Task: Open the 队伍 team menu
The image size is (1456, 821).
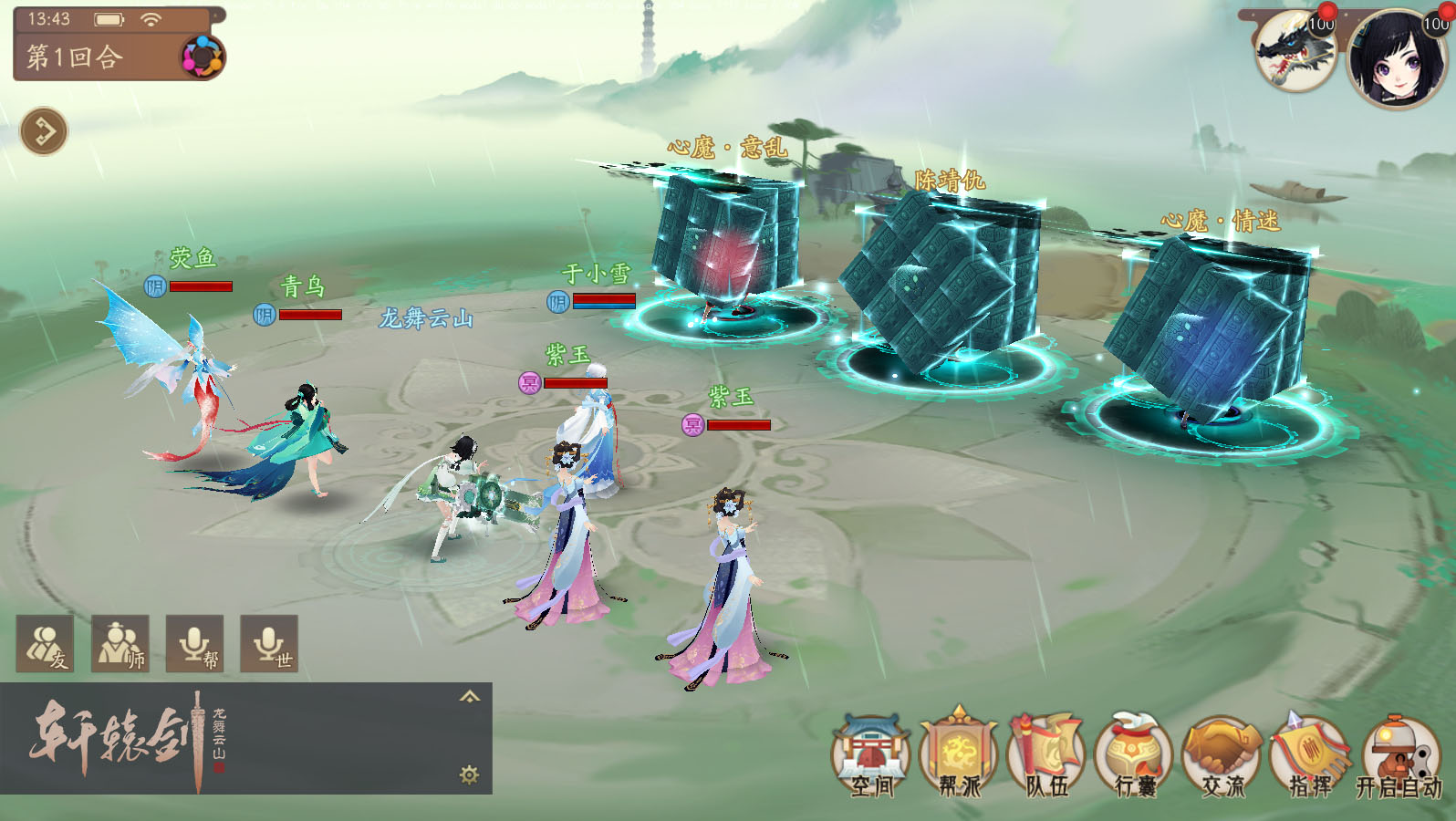Action: [x=1045, y=757]
